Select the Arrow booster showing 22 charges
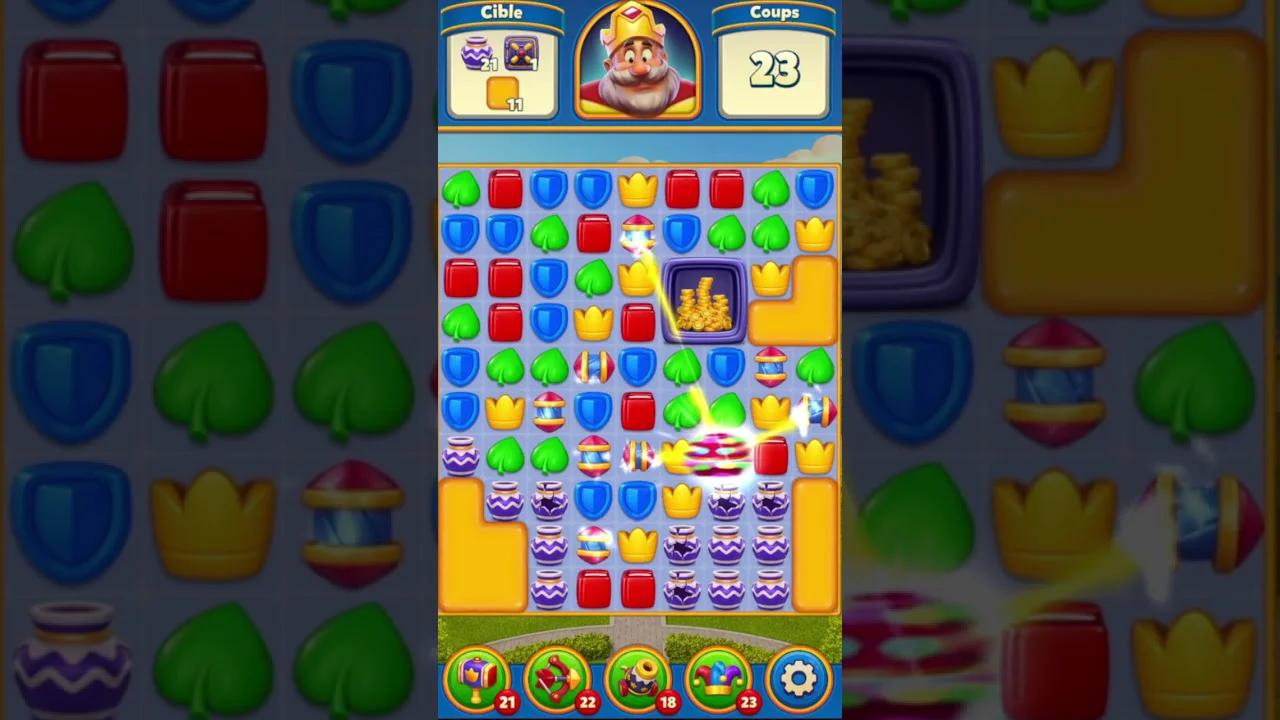The width and height of the screenshot is (1280, 720). [558, 678]
